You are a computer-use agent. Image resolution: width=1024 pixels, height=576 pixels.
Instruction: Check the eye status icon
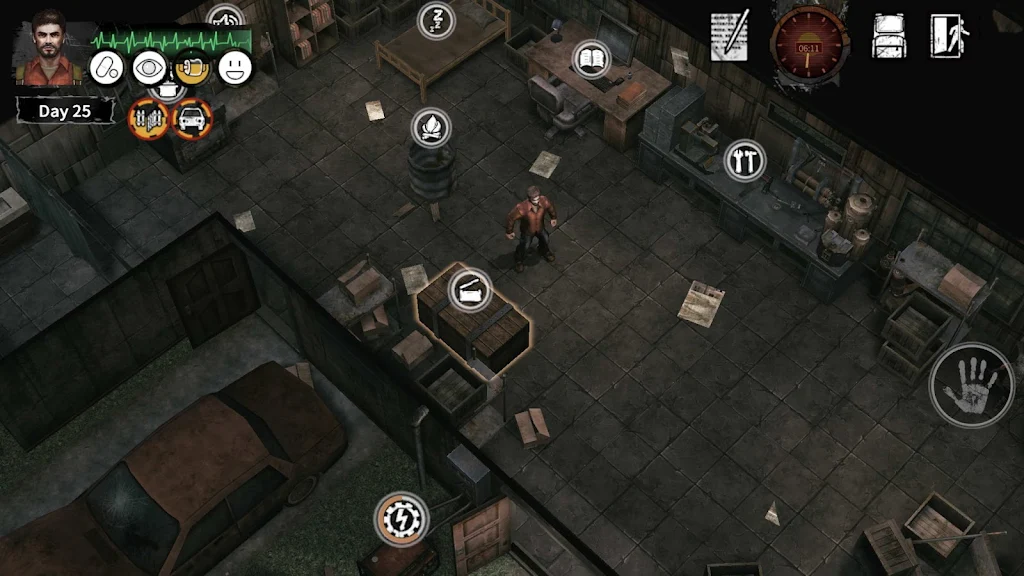click(x=149, y=68)
